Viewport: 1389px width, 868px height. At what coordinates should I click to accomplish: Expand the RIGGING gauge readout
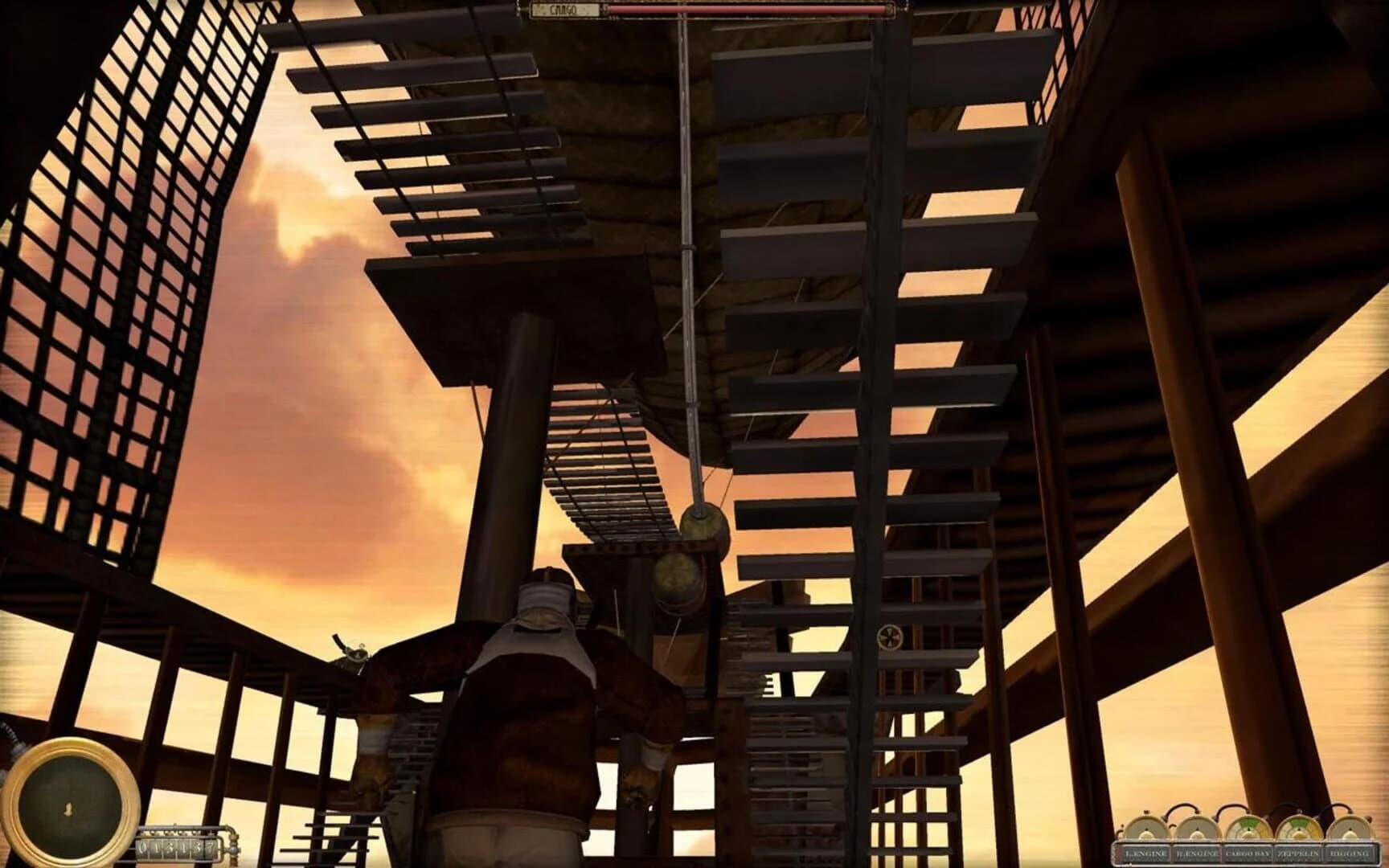pos(1350,830)
